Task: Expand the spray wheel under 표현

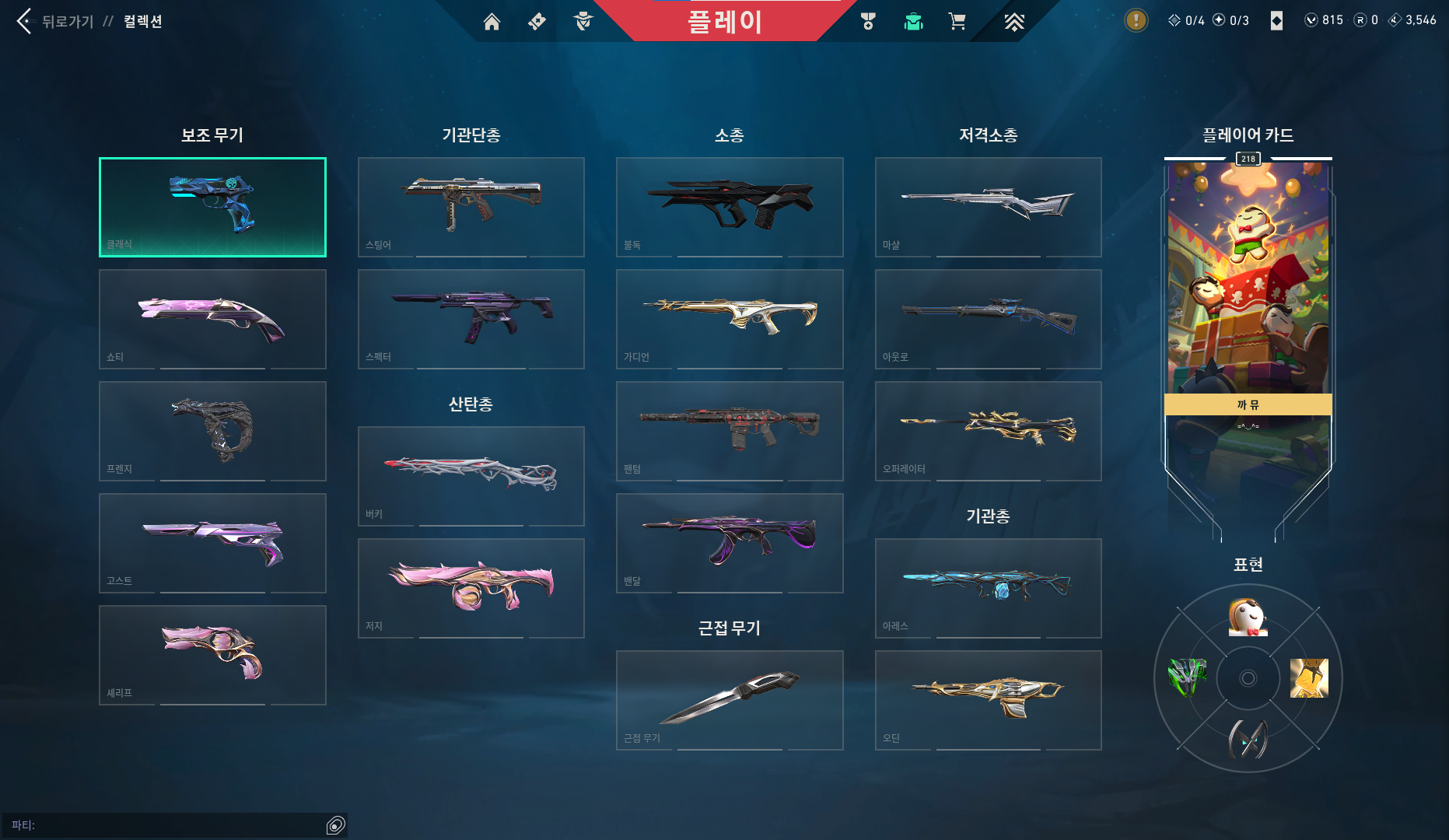Action: tap(1248, 678)
